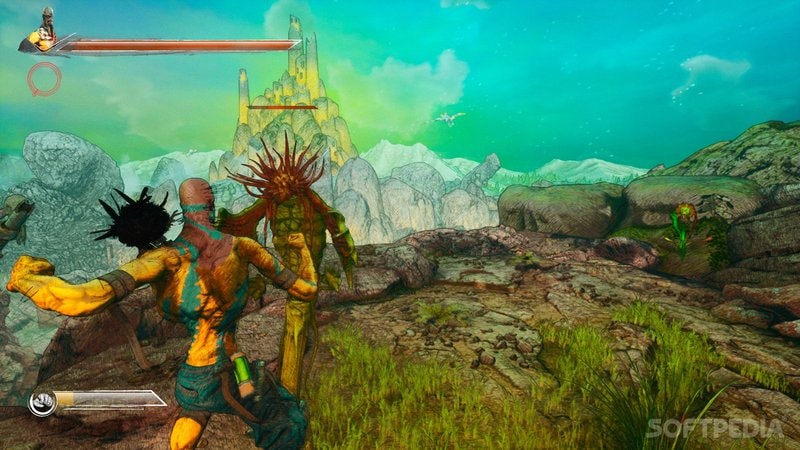This screenshot has width=800, height=450.
Task: Click the hero portrait beside the health bar
Action: tap(43, 31)
